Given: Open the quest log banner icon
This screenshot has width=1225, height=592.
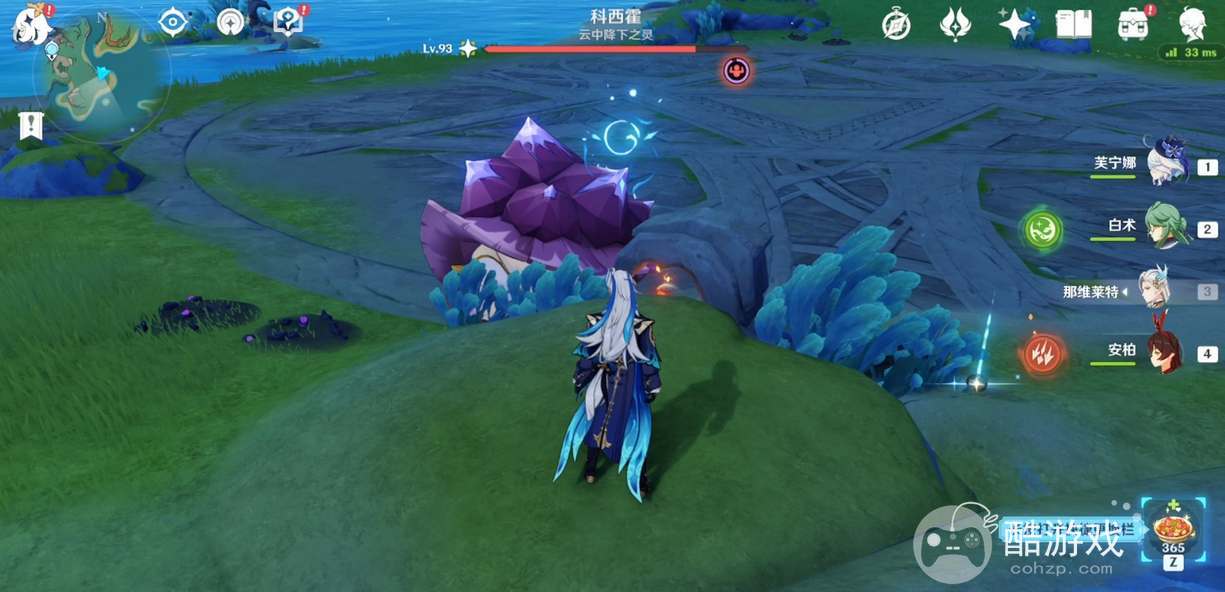Looking at the screenshot, I should [30, 126].
